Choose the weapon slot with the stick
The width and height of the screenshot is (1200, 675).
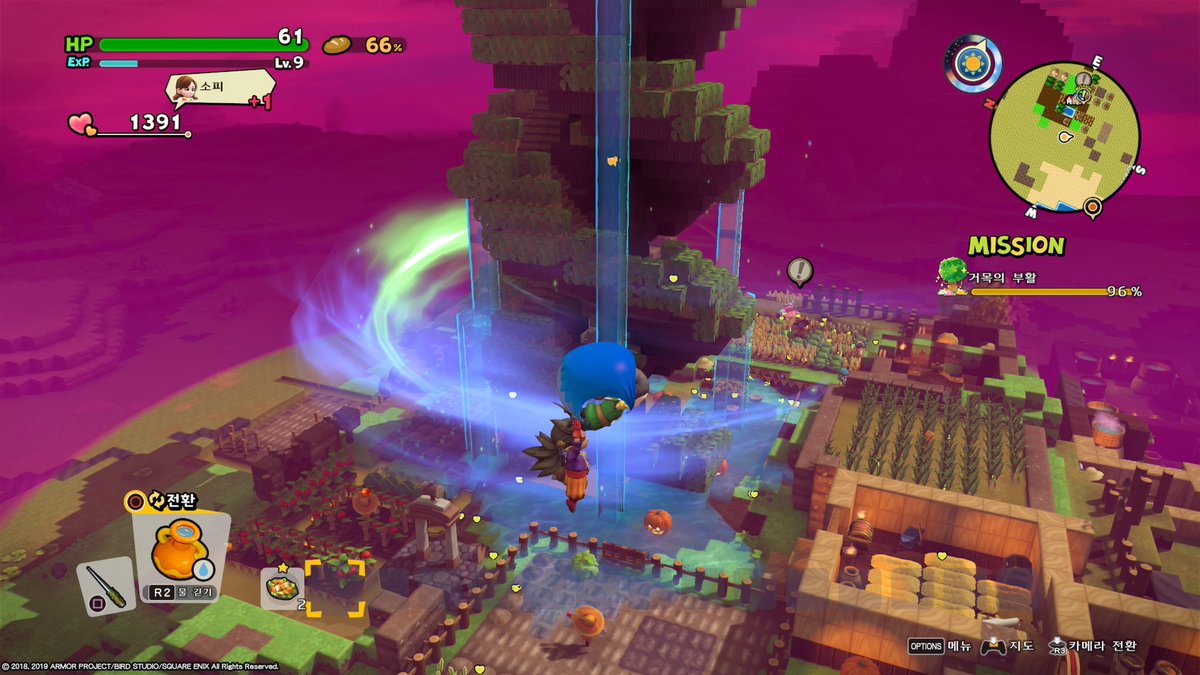104,585
